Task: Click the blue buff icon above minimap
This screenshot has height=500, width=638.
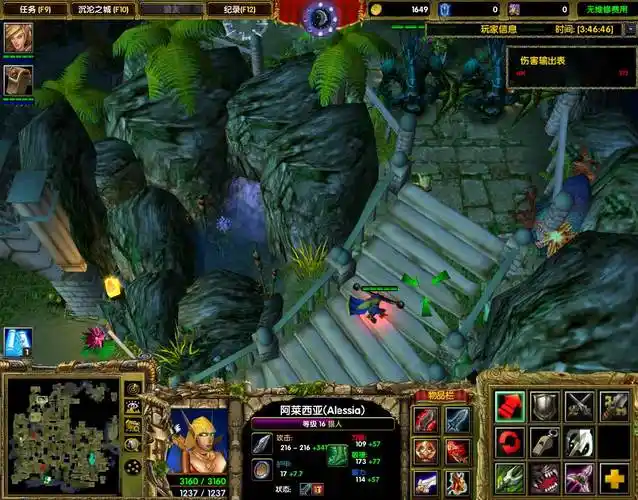Action: coord(17,342)
